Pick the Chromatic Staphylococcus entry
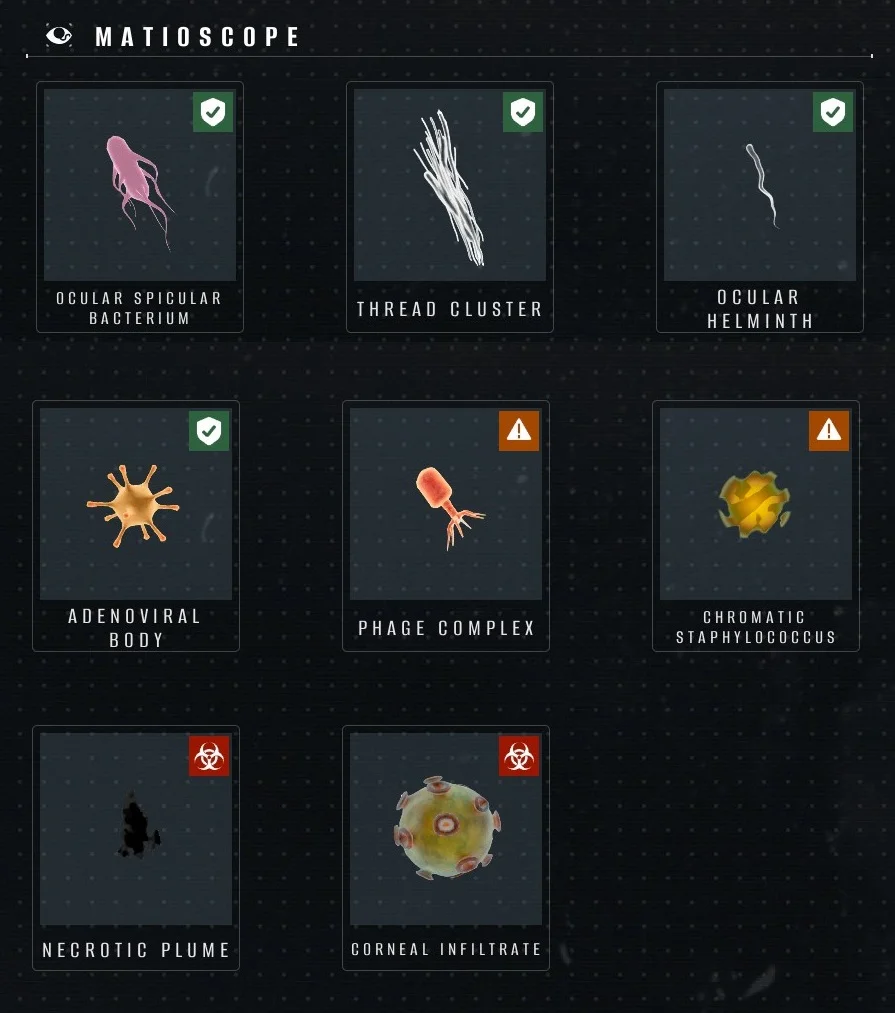895x1013 pixels. tap(756, 526)
